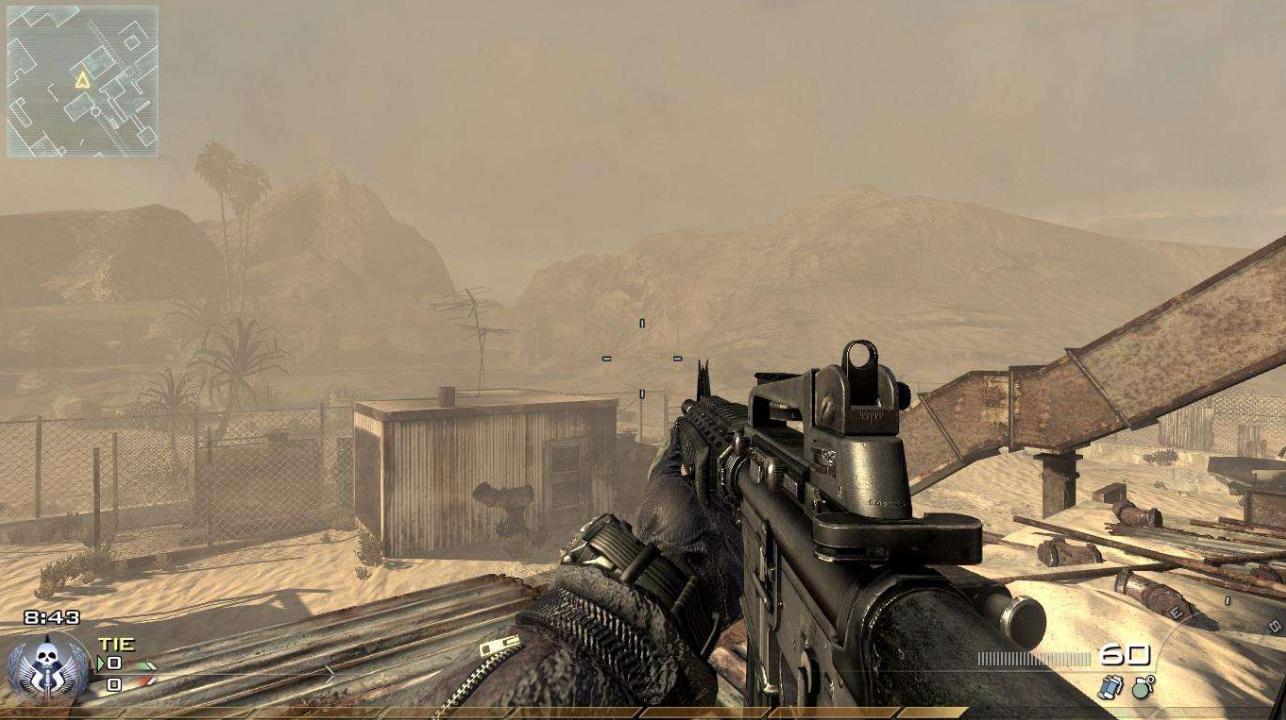Choose the green frag grenade icon
1286x720 pixels.
(x=1142, y=687)
